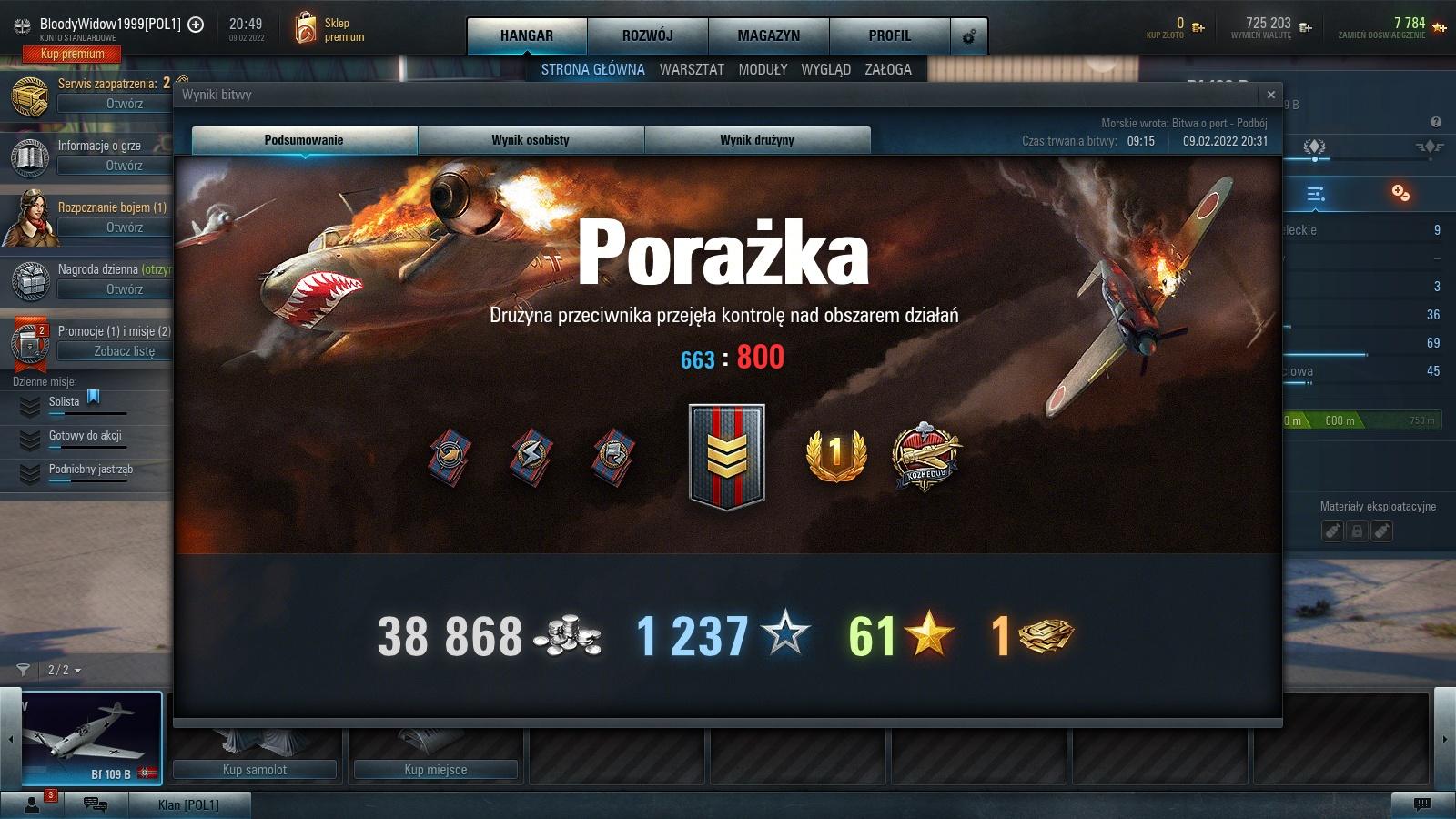
Task: Open the Klan [POL1] chat tab
Action: 188,804
